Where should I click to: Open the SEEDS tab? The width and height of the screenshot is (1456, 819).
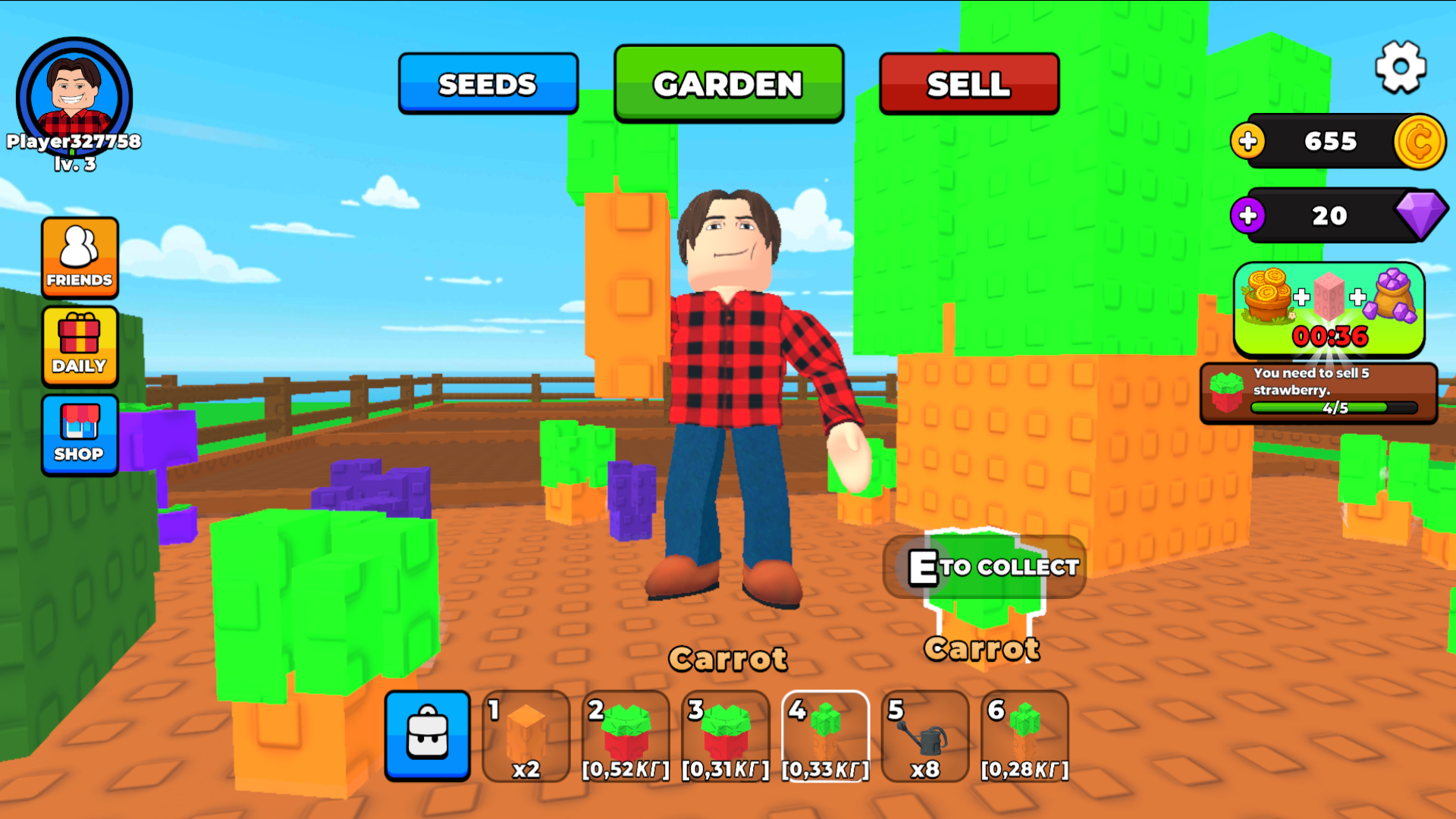488,83
